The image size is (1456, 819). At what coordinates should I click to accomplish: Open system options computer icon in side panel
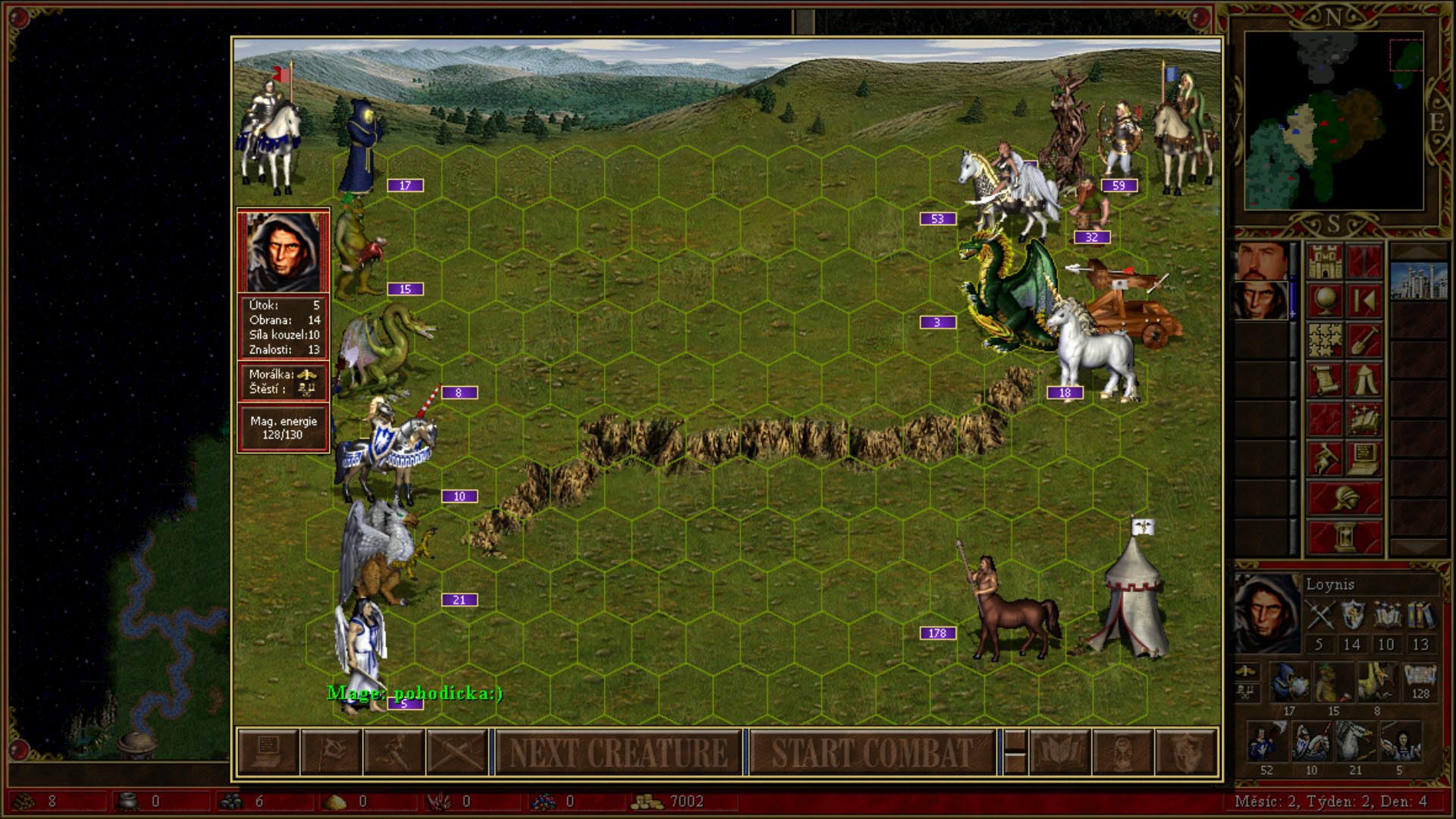point(1364,459)
